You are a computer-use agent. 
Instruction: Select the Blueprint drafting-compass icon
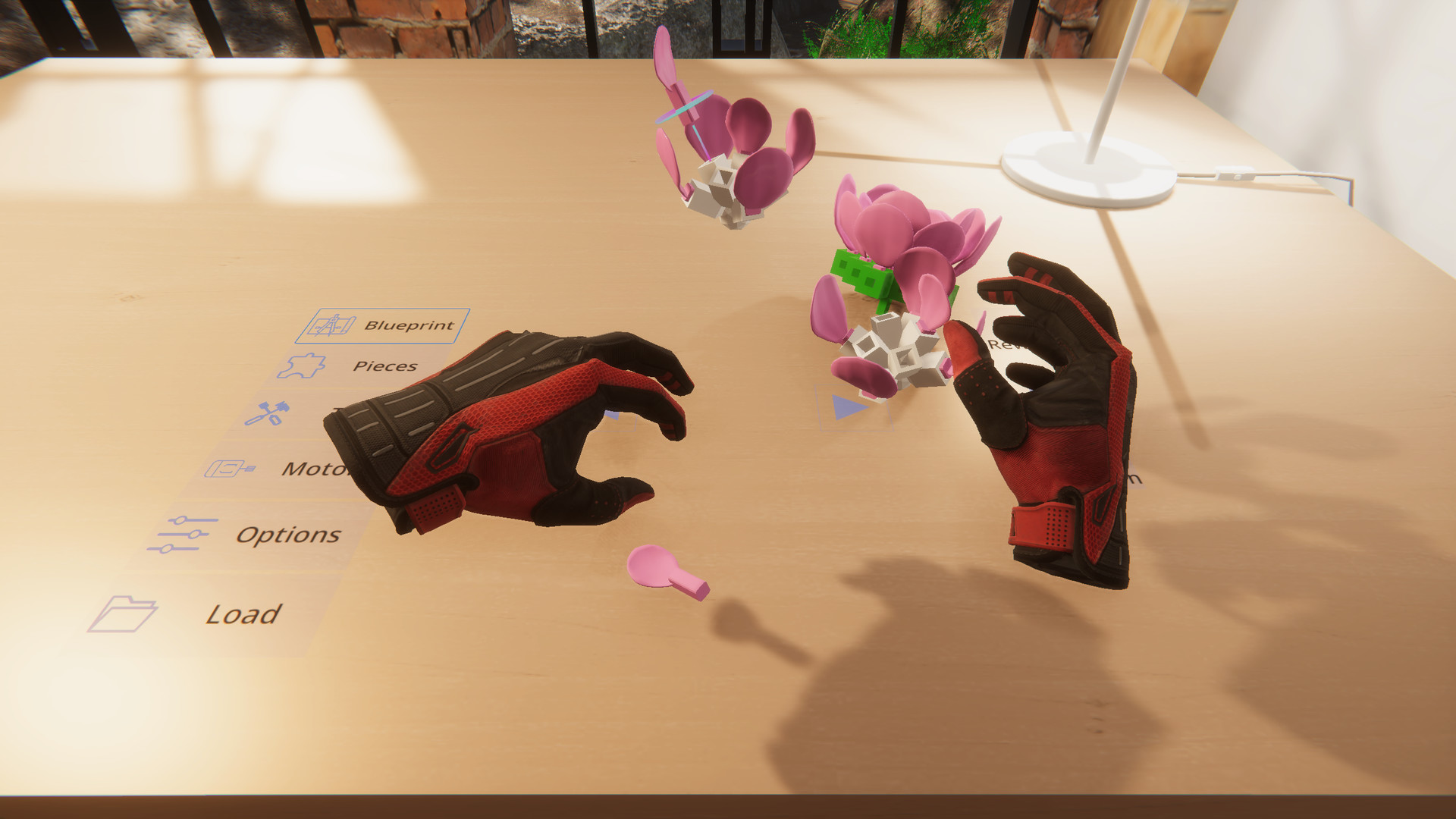(331, 325)
